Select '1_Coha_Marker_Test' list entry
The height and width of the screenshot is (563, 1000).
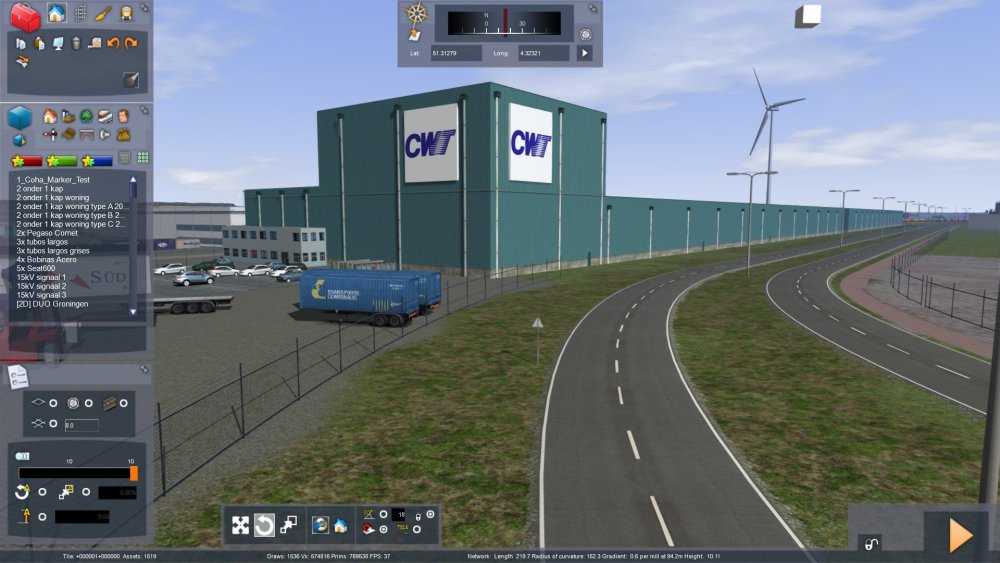click(x=53, y=179)
